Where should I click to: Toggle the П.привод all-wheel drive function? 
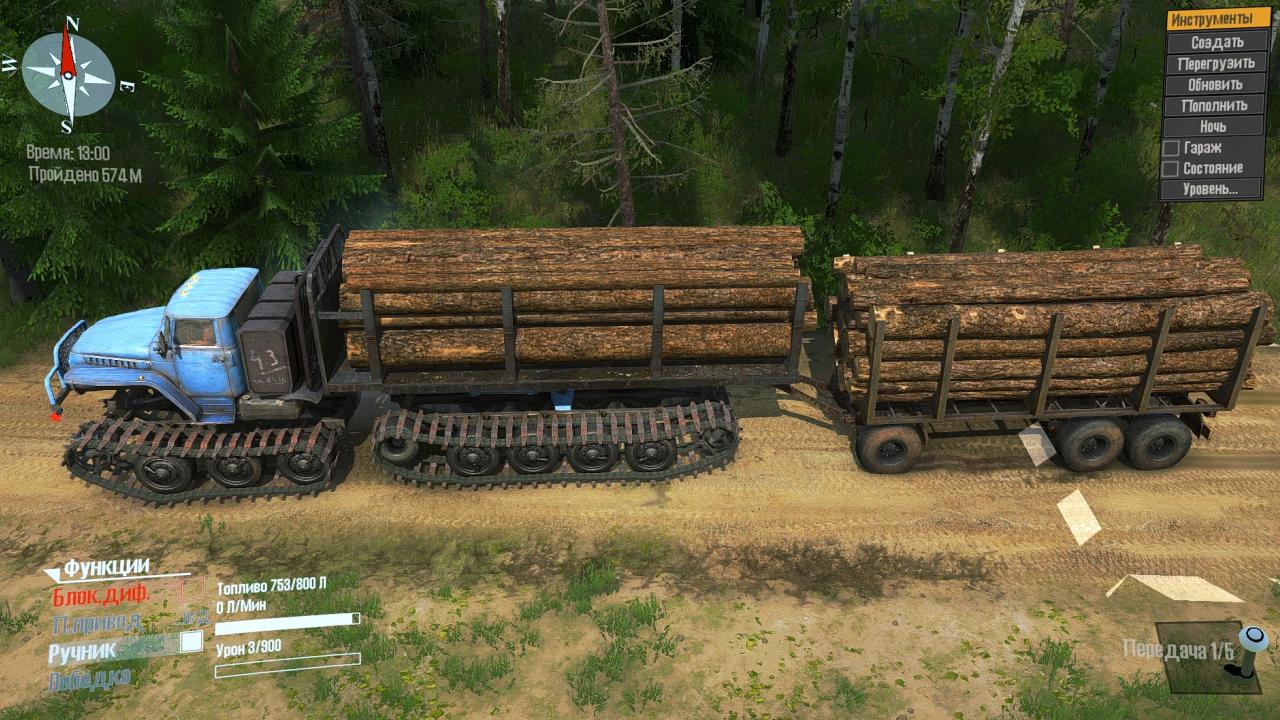(x=96, y=622)
